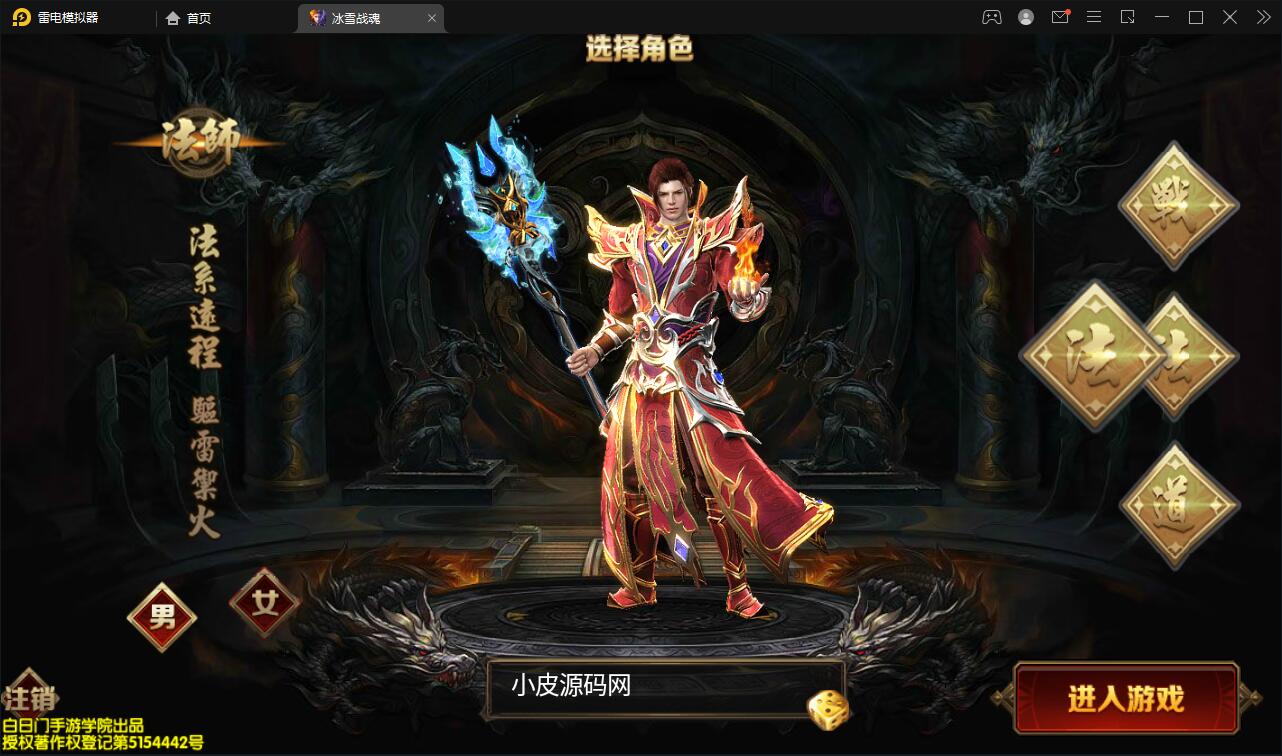Toggle the screenshot capture tool in titlebar

(1128, 17)
